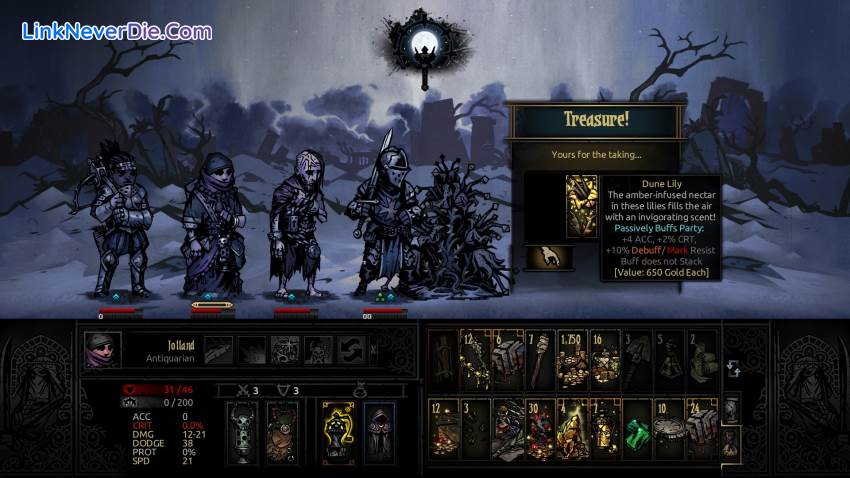Pick the green emerald gem slot
The image size is (850, 478).
click(638, 427)
